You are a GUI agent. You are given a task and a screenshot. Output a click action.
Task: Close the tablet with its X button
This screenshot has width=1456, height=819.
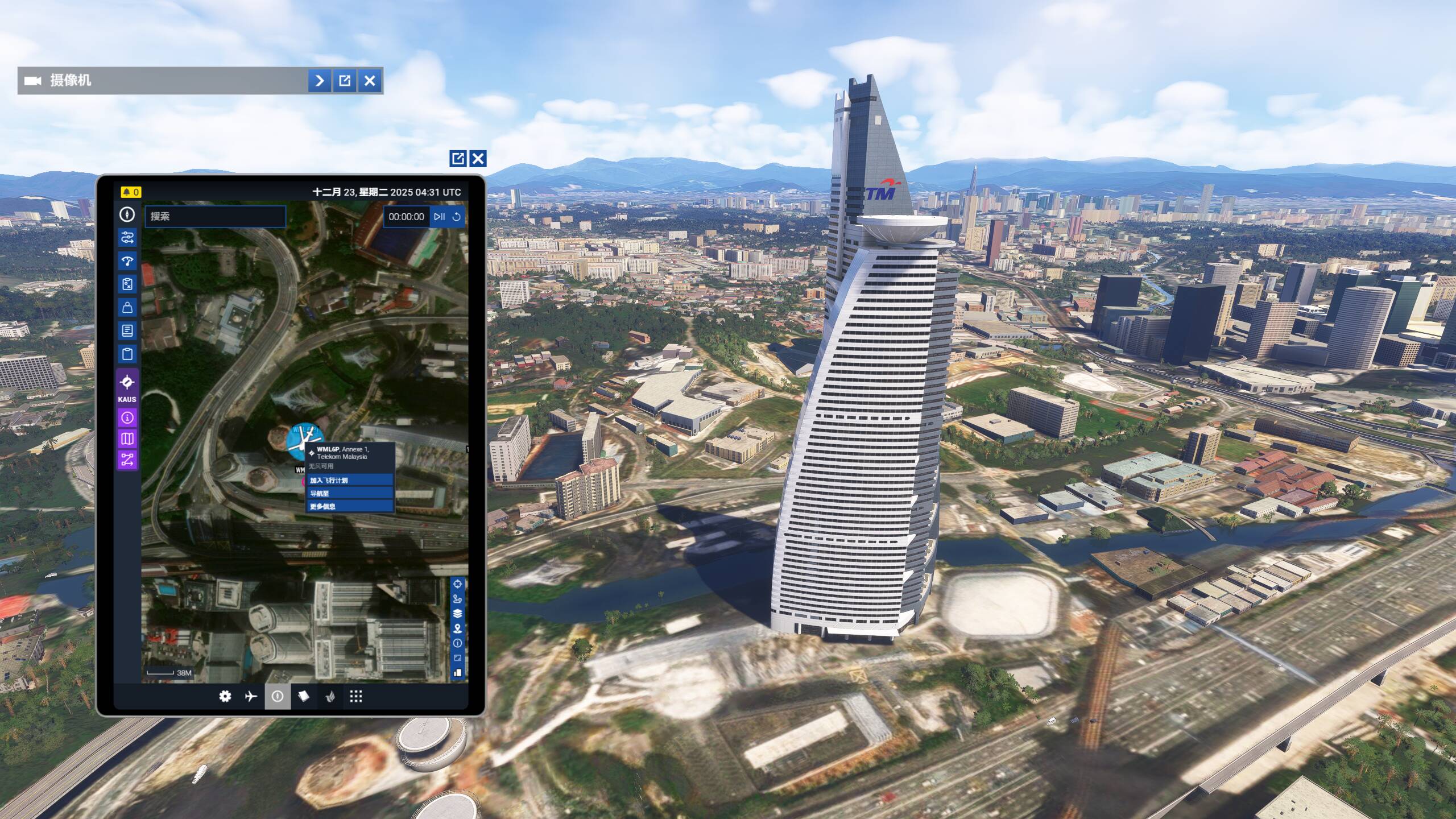pyautogui.click(x=478, y=159)
